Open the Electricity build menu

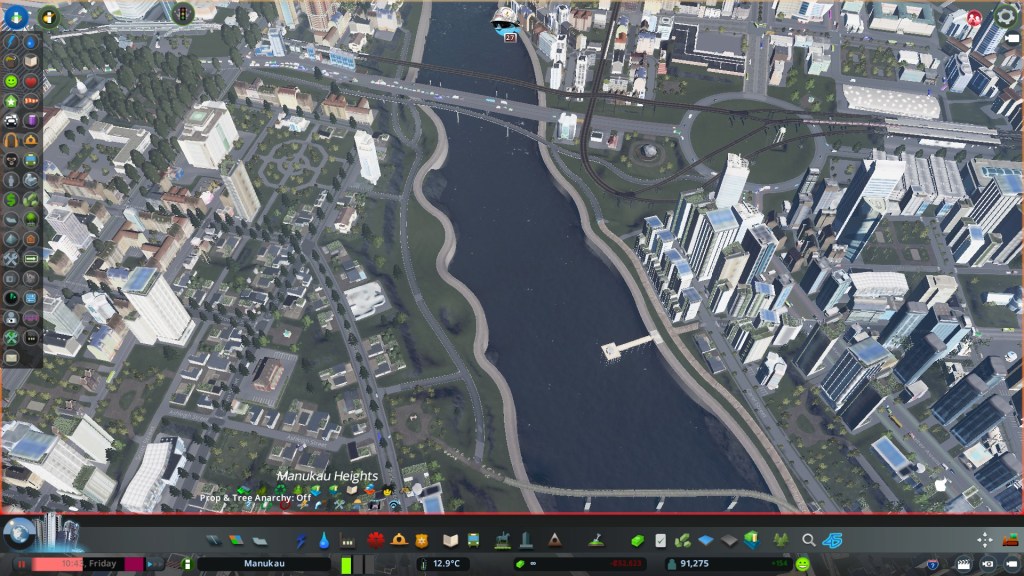[x=302, y=540]
